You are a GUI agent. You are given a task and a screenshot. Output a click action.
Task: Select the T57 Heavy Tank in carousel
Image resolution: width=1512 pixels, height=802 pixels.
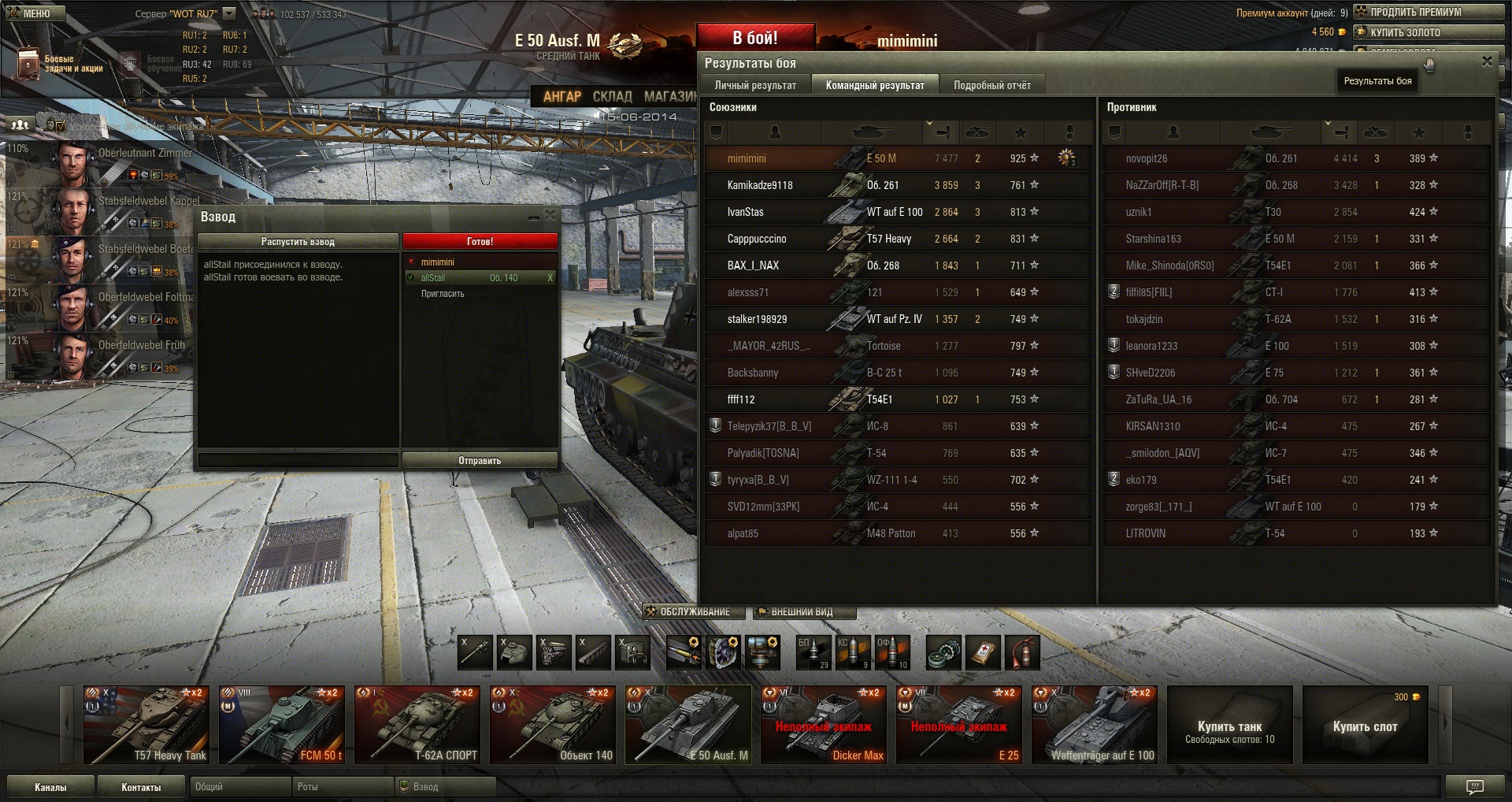(x=146, y=725)
